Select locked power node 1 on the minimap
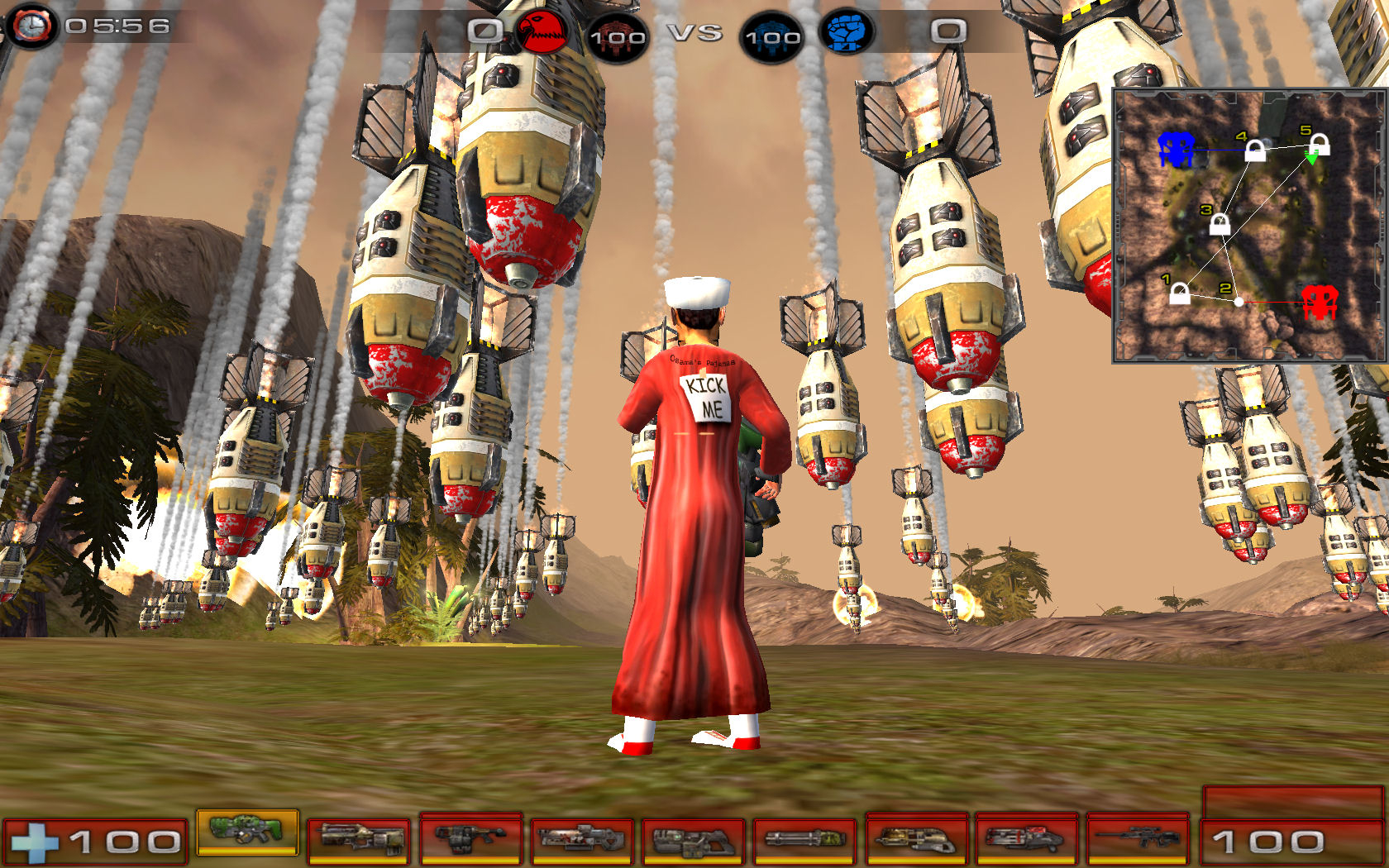 [x=1180, y=293]
